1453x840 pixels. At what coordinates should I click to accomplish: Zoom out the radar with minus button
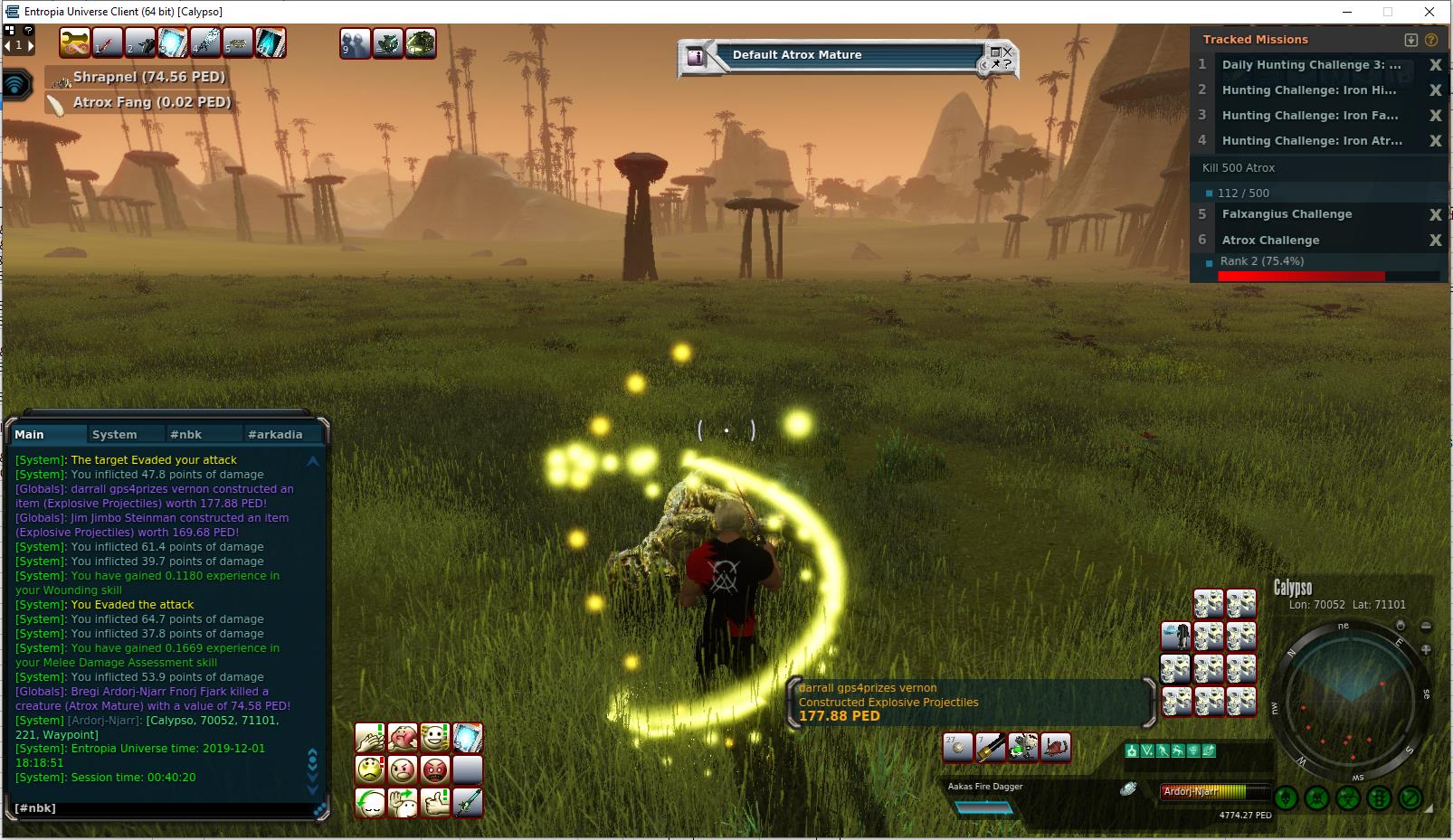point(1426,627)
